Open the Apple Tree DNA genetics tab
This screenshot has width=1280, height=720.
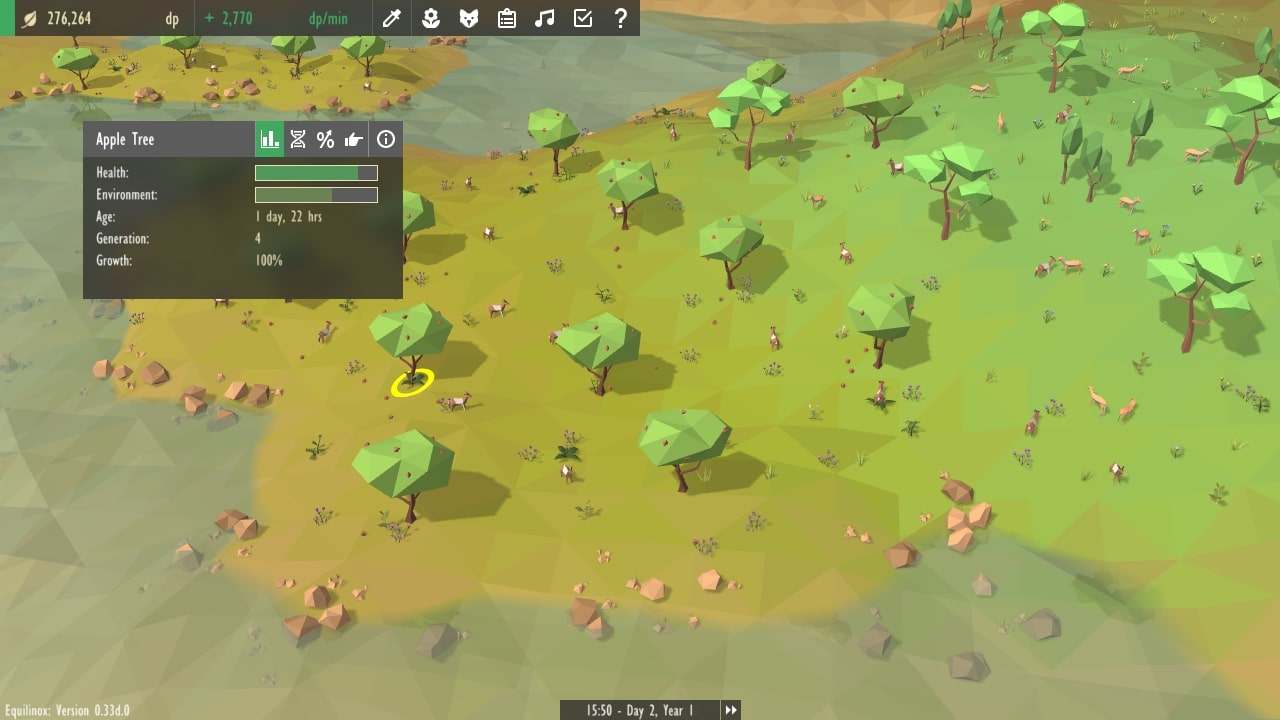pyautogui.click(x=298, y=139)
